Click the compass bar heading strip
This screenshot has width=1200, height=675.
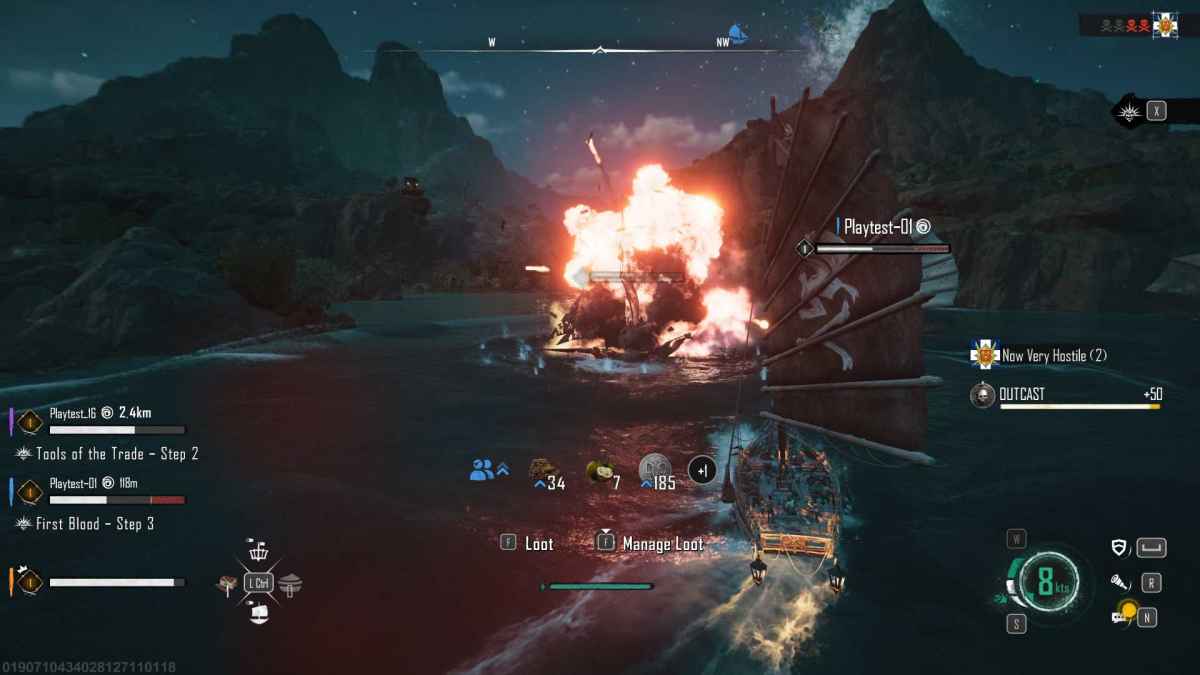point(598,45)
